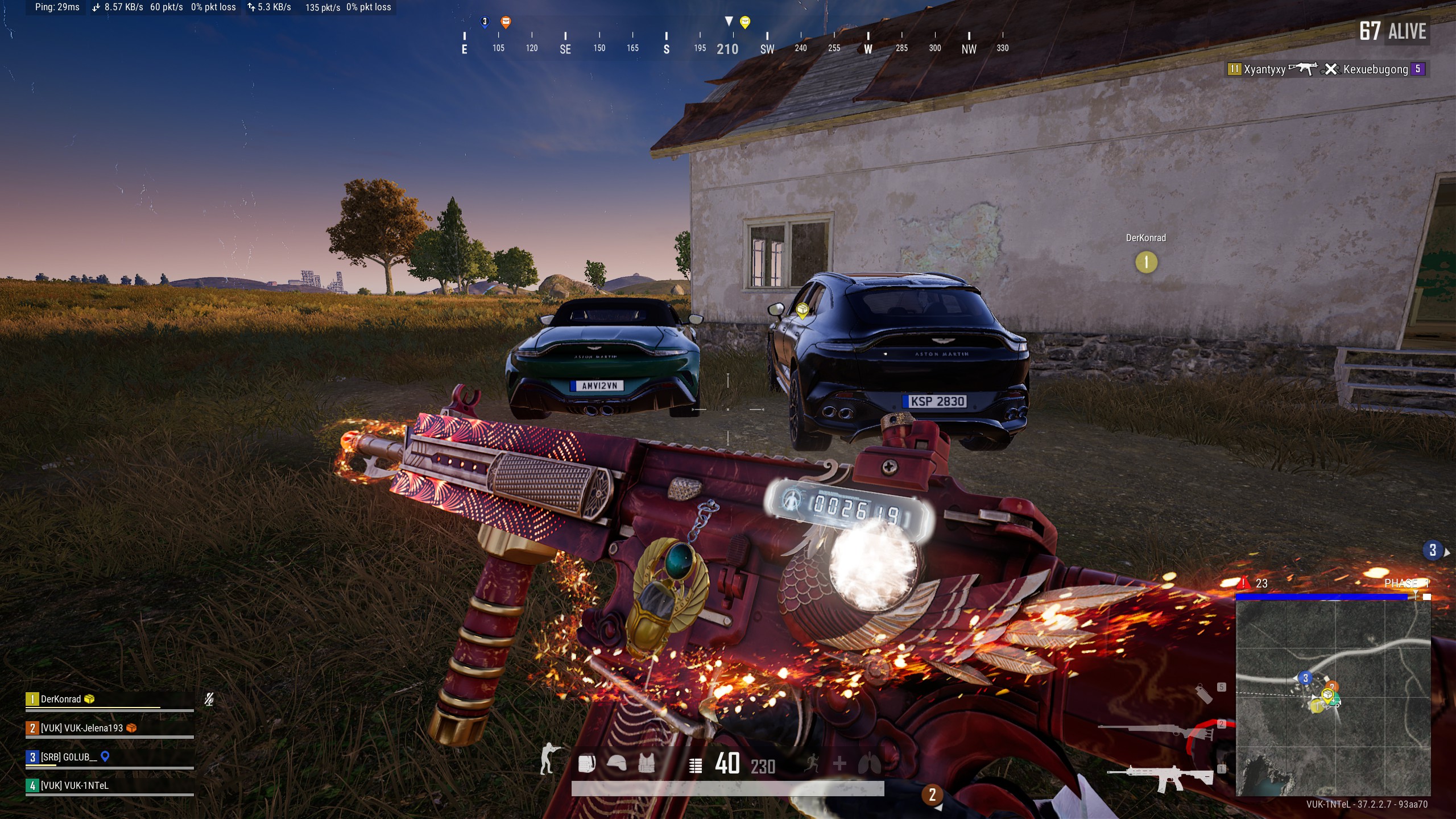Select the bolt-action rifle in weapon slot 2
1456x819 pixels.
(1155, 730)
